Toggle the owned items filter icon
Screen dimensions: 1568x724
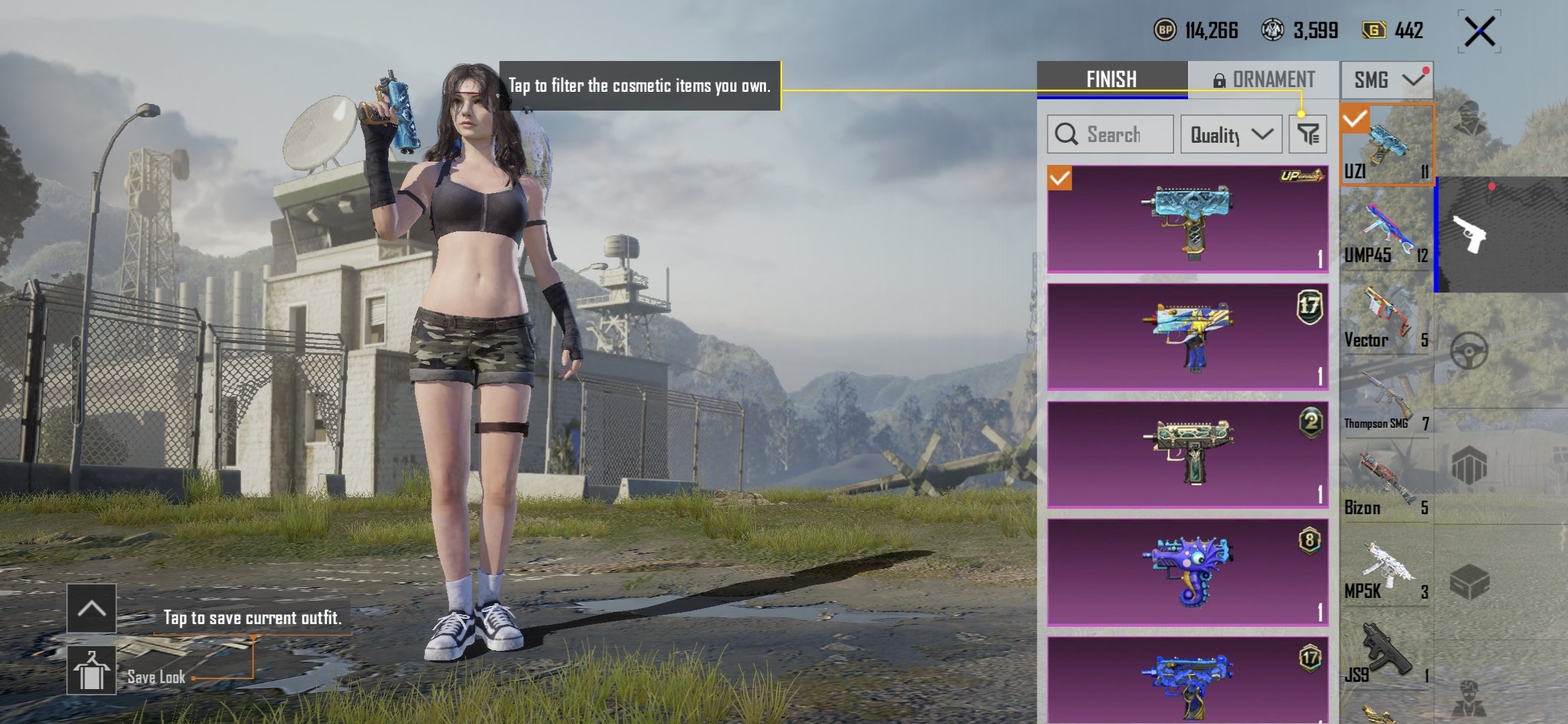point(1307,134)
